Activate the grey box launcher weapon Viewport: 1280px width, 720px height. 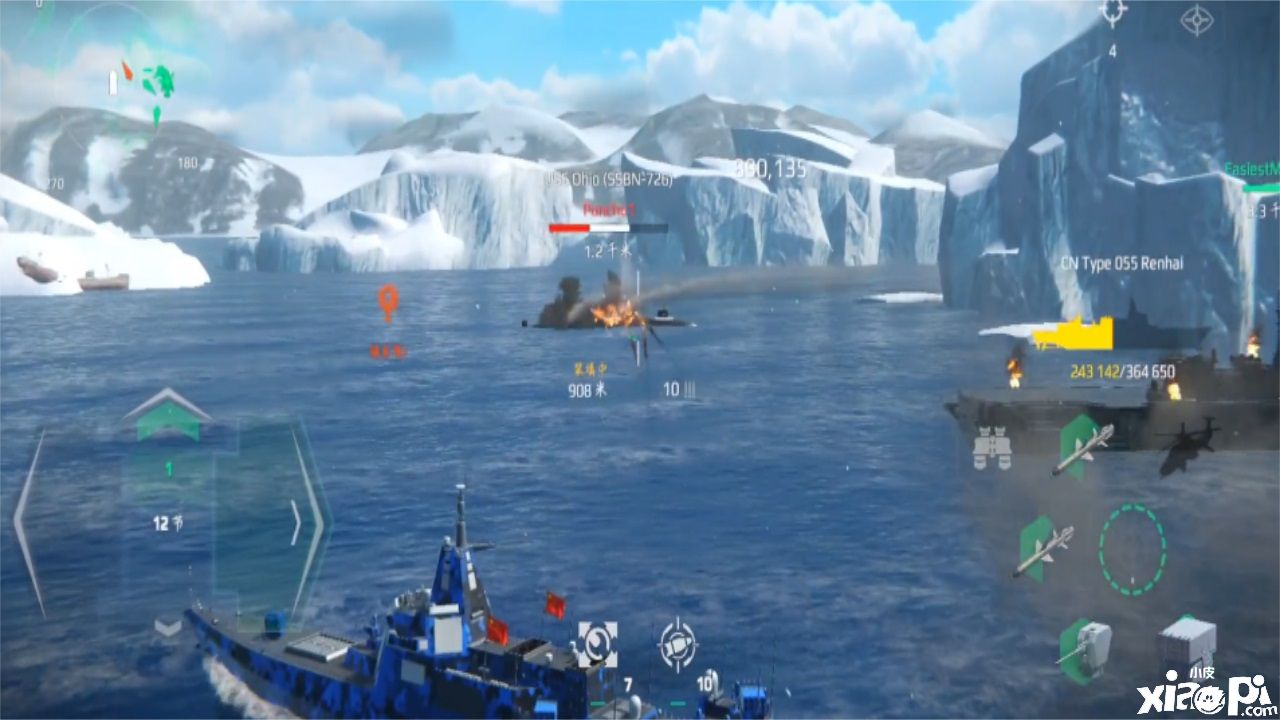(x=1187, y=643)
